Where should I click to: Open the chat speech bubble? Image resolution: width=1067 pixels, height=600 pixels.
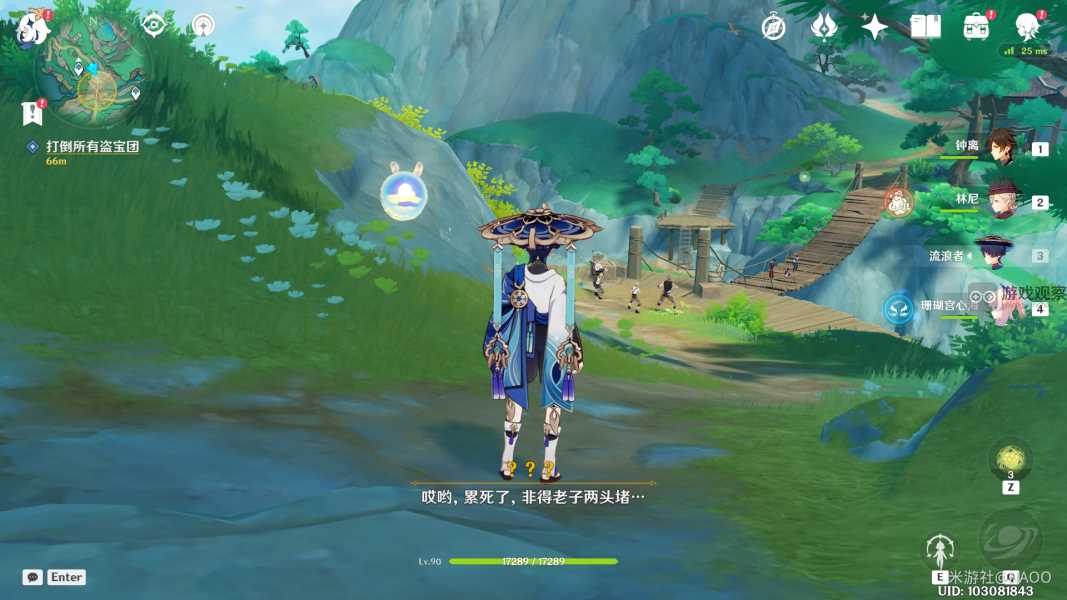(x=33, y=577)
